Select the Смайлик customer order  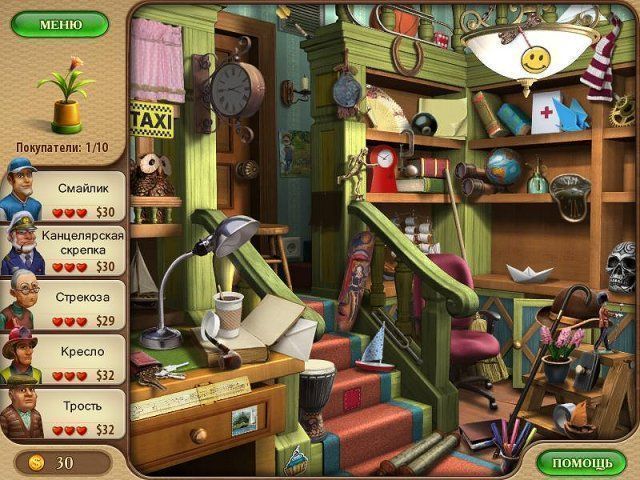[64, 196]
